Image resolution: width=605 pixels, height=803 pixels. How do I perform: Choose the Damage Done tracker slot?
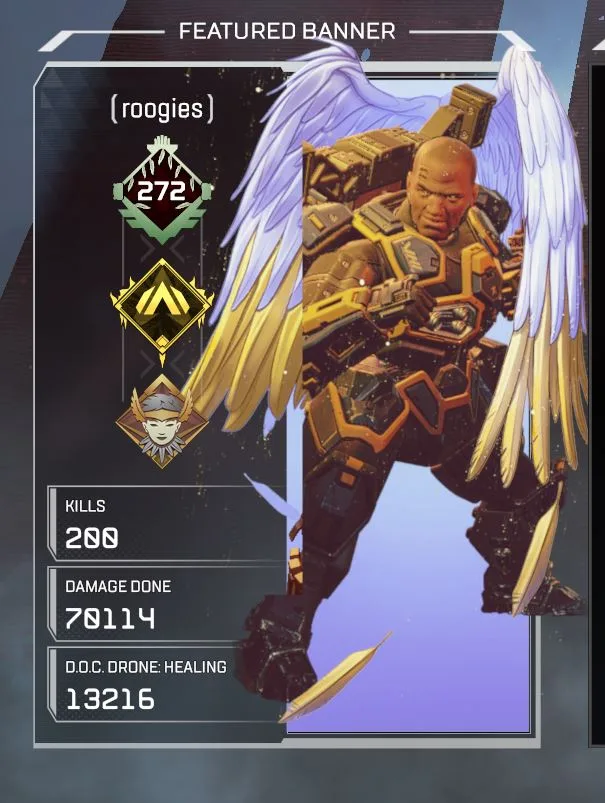pos(160,604)
